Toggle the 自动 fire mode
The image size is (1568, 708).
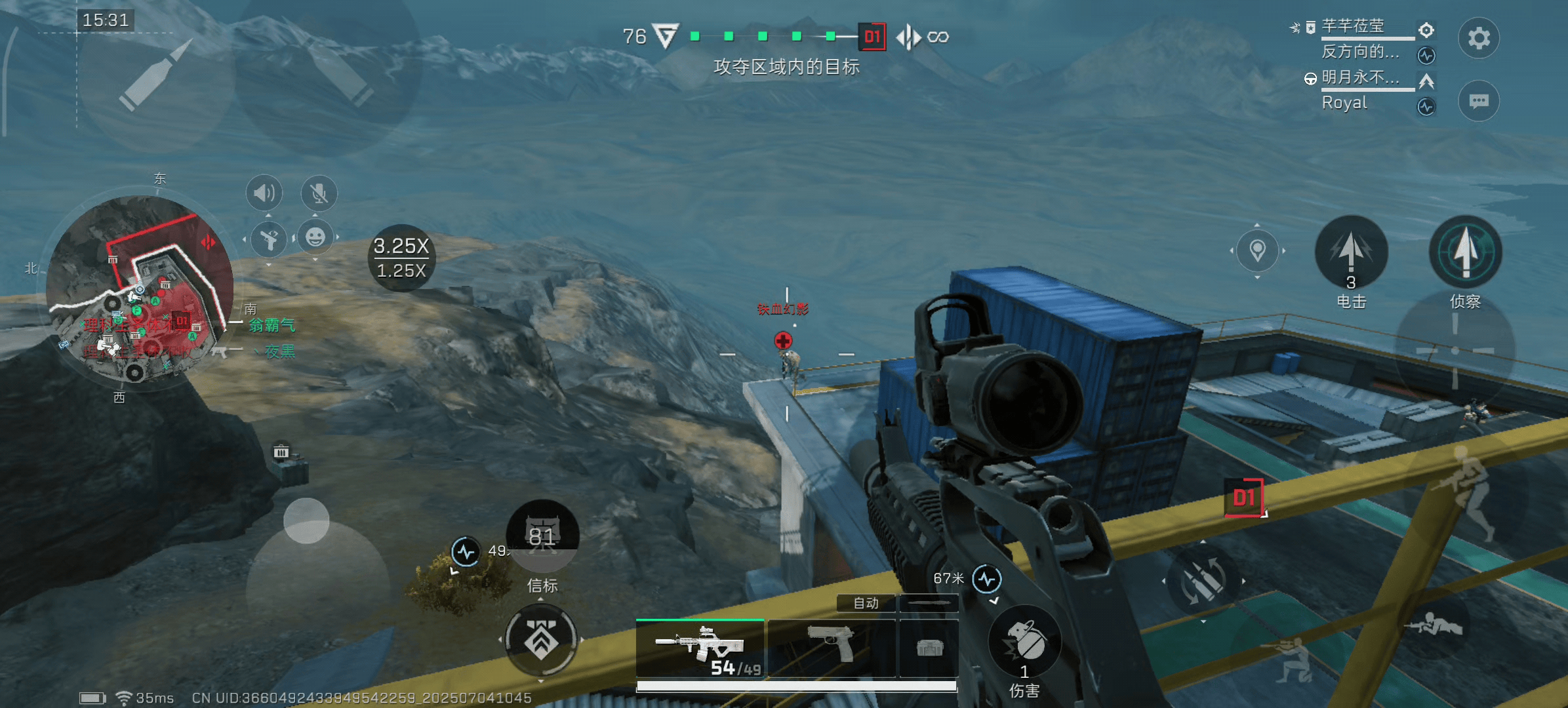pos(866,603)
